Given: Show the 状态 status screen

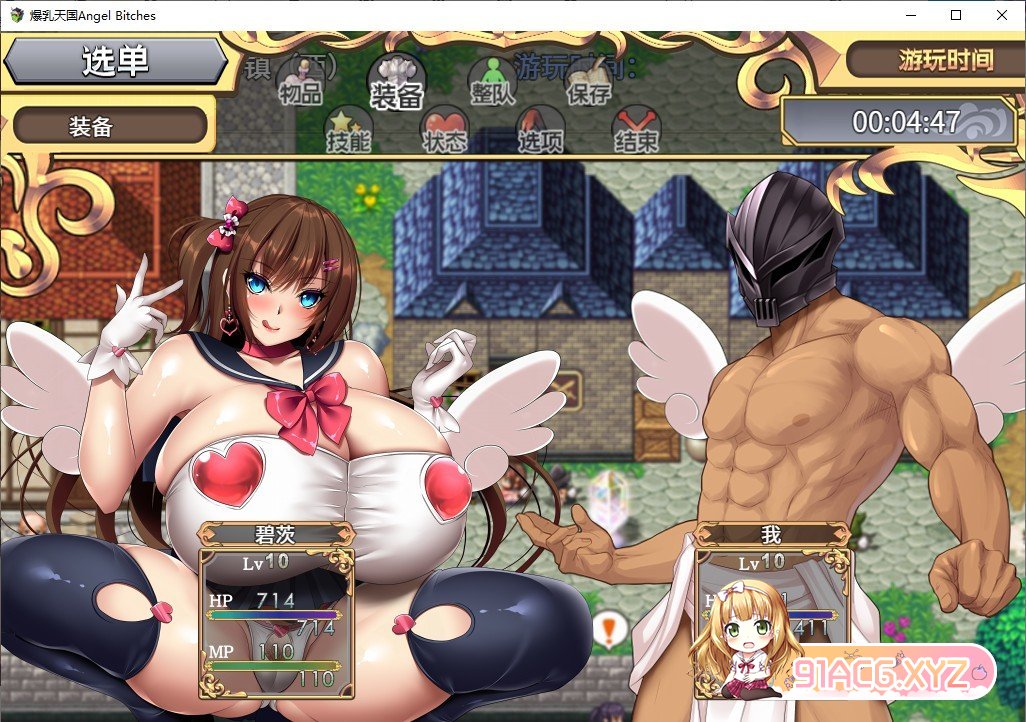Looking at the screenshot, I should point(444,132).
